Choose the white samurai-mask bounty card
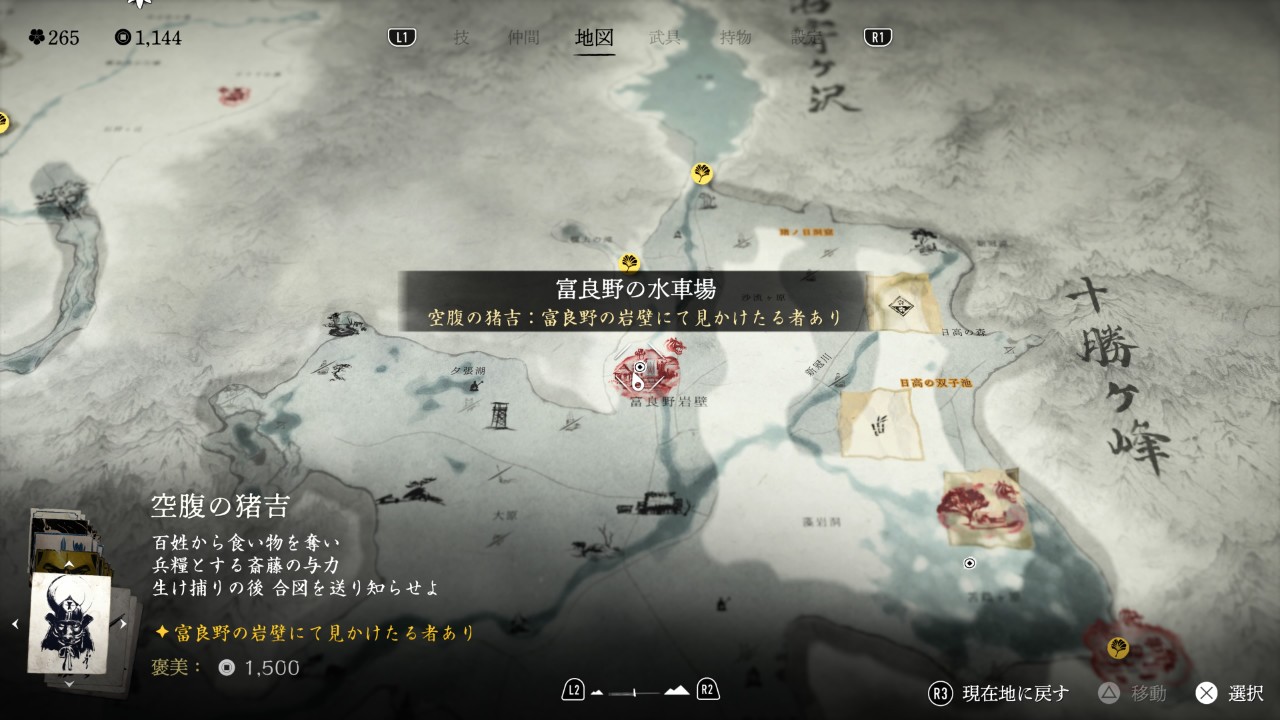The image size is (1280, 720). click(69, 623)
